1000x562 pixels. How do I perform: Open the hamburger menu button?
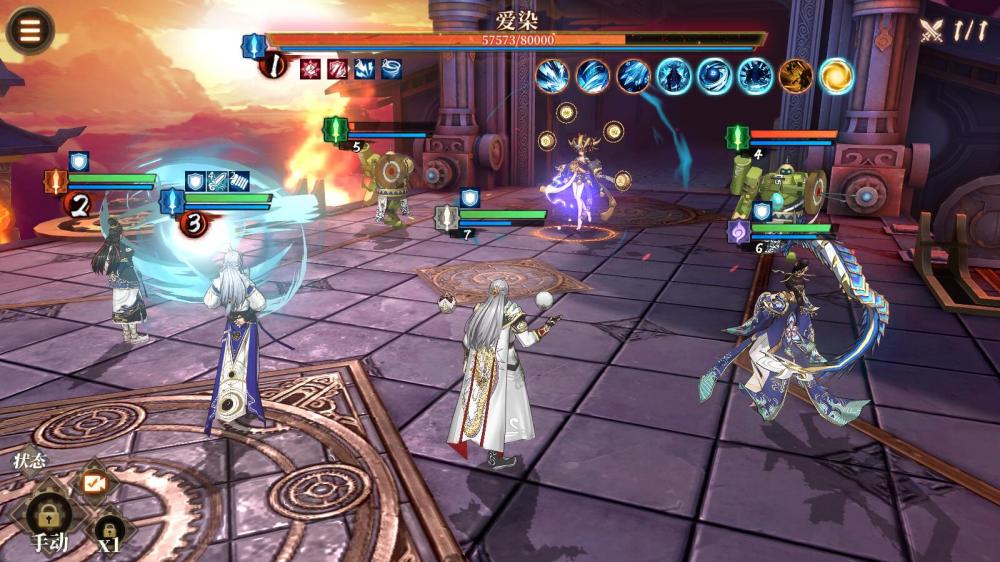pos(30,30)
